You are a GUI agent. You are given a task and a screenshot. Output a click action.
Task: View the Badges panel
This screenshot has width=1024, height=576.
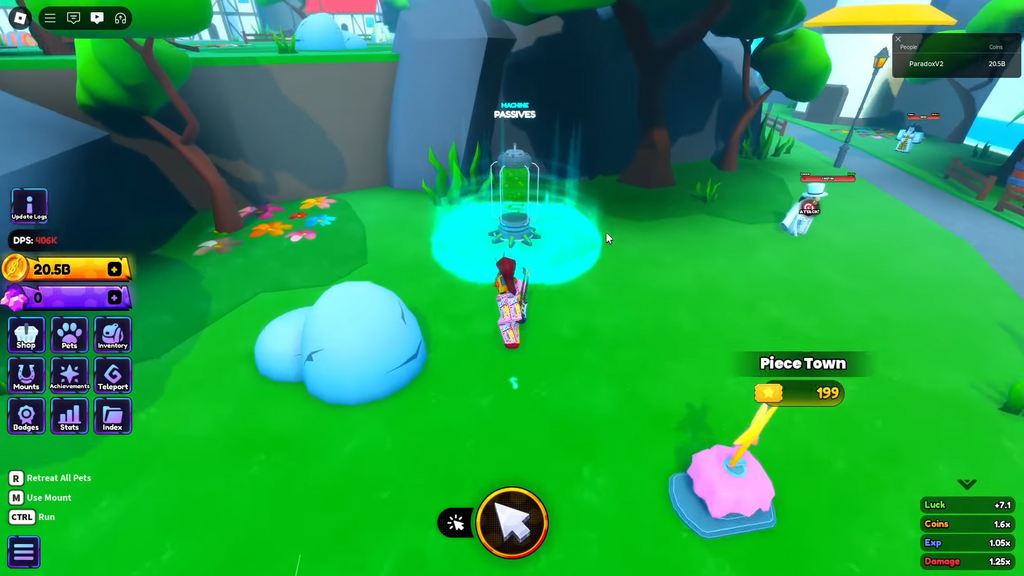[x=26, y=416]
